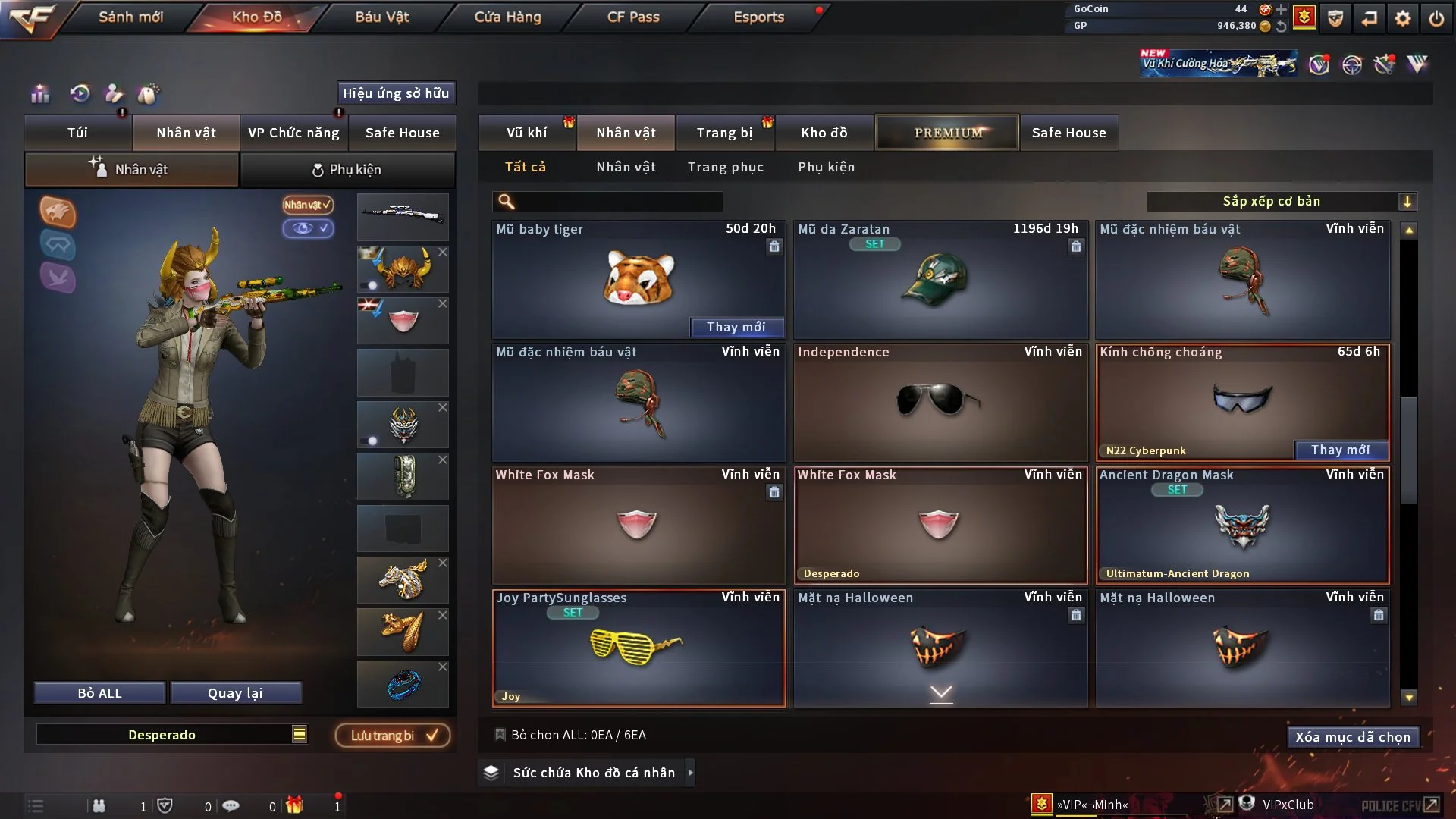The image size is (1456, 819).
Task: Choose the Independence sunglasses item
Action: tap(940, 402)
